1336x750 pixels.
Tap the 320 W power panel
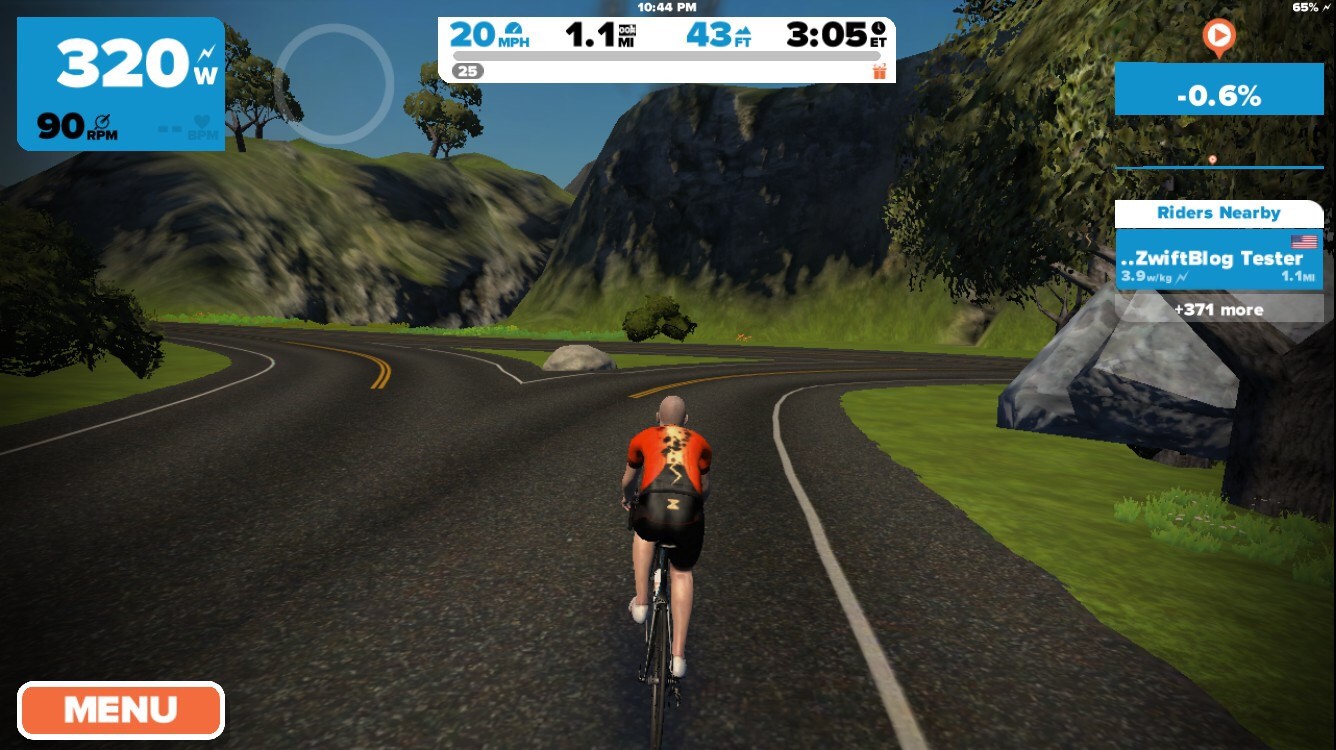[121, 84]
